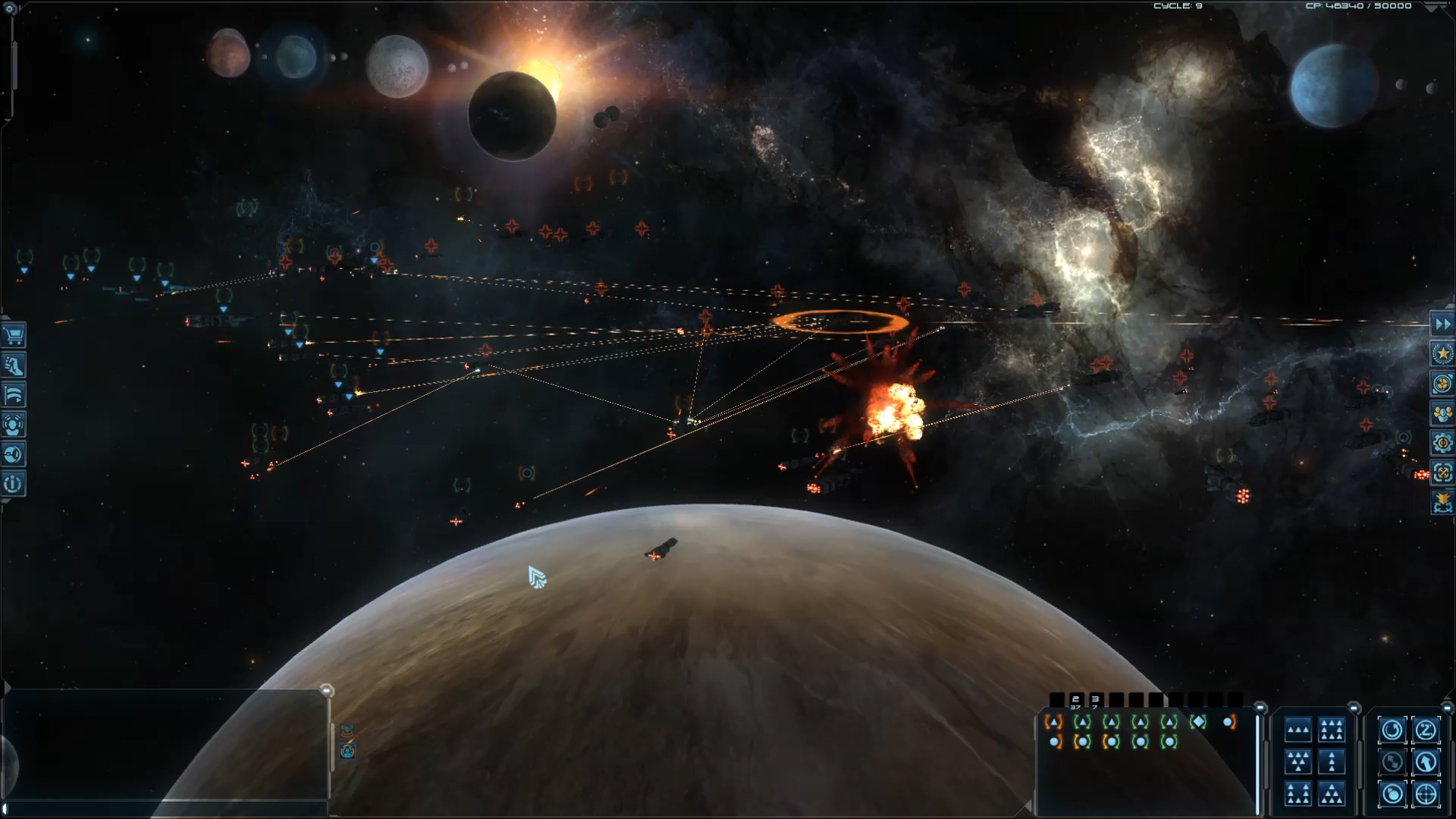
Task: Open the three-people group button
Action: [1442, 414]
